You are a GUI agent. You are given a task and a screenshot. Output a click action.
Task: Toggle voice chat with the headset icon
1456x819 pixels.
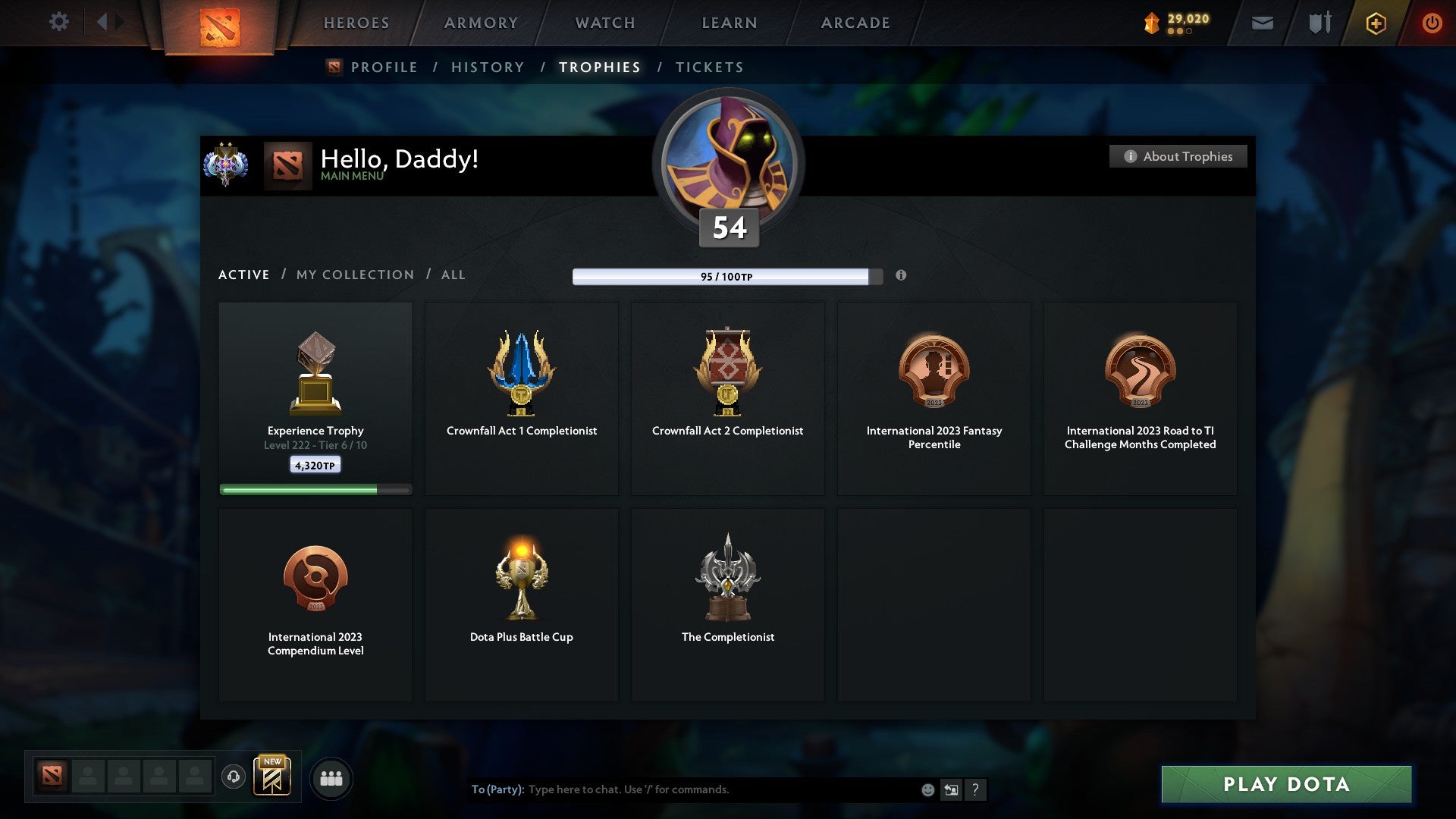[234, 777]
